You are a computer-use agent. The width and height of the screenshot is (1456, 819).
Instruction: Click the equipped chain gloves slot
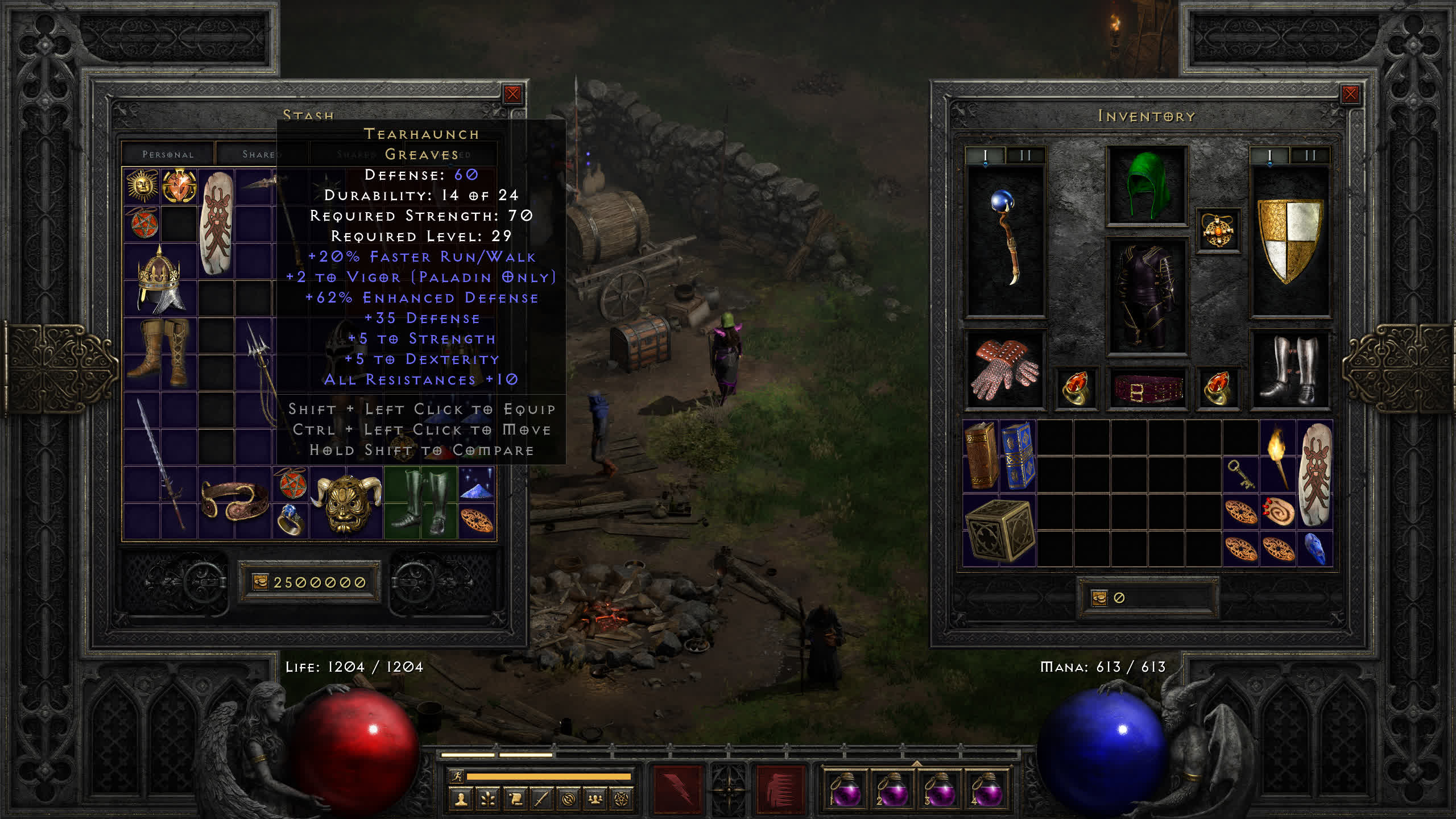1005,370
